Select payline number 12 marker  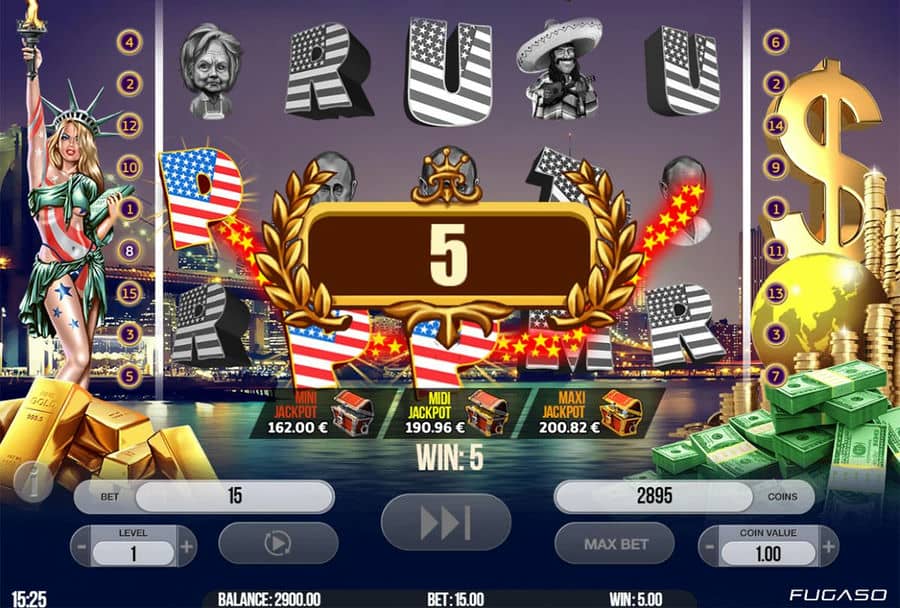[129, 125]
